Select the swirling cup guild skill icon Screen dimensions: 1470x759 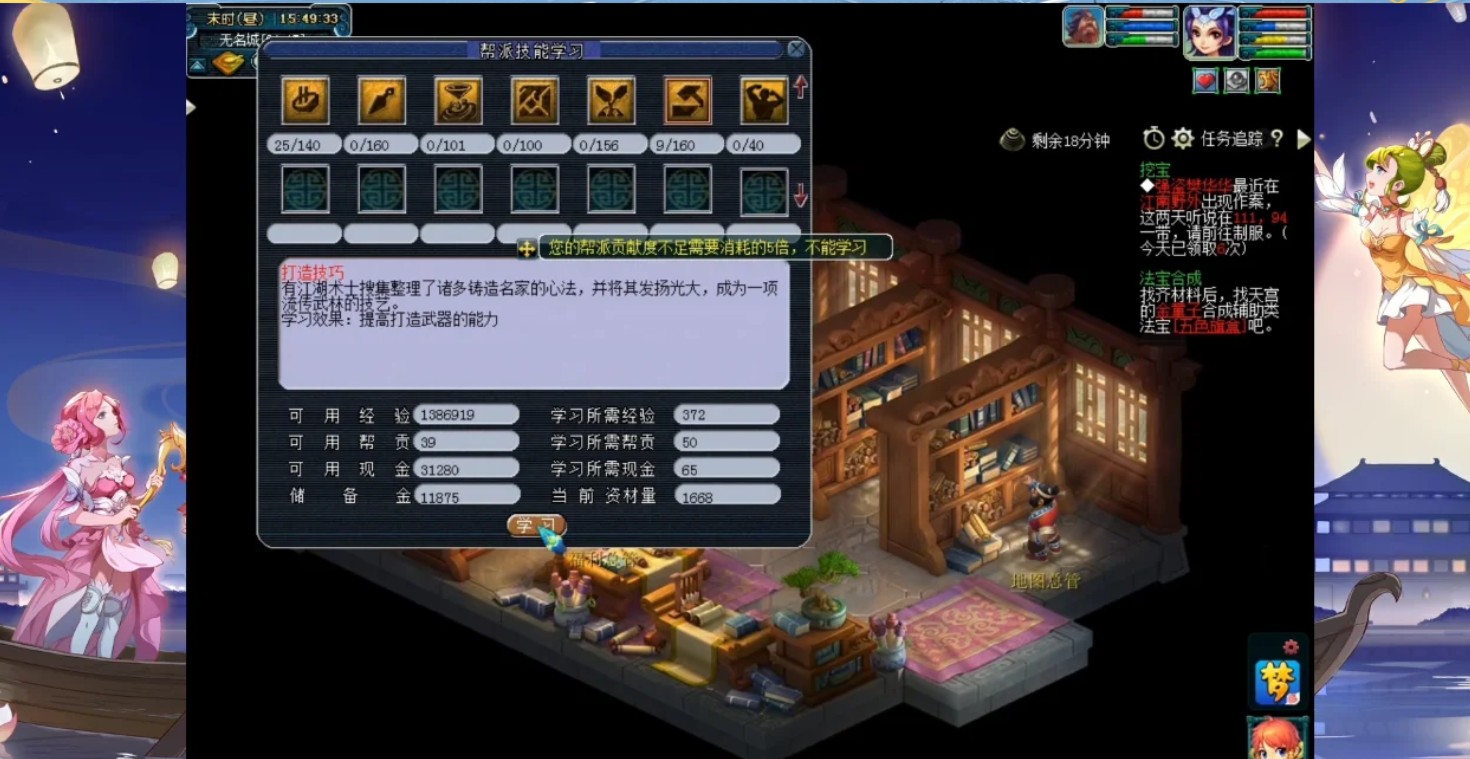pyautogui.click(x=457, y=100)
